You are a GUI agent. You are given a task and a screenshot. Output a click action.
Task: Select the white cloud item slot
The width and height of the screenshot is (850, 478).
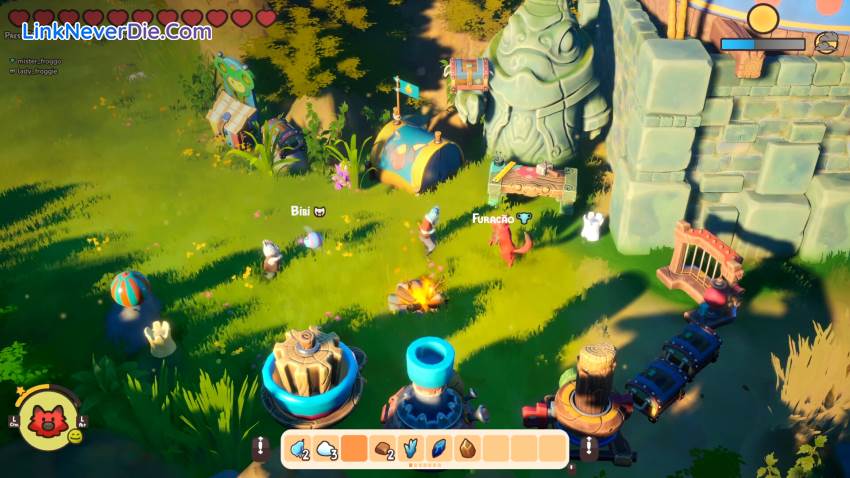(327, 449)
